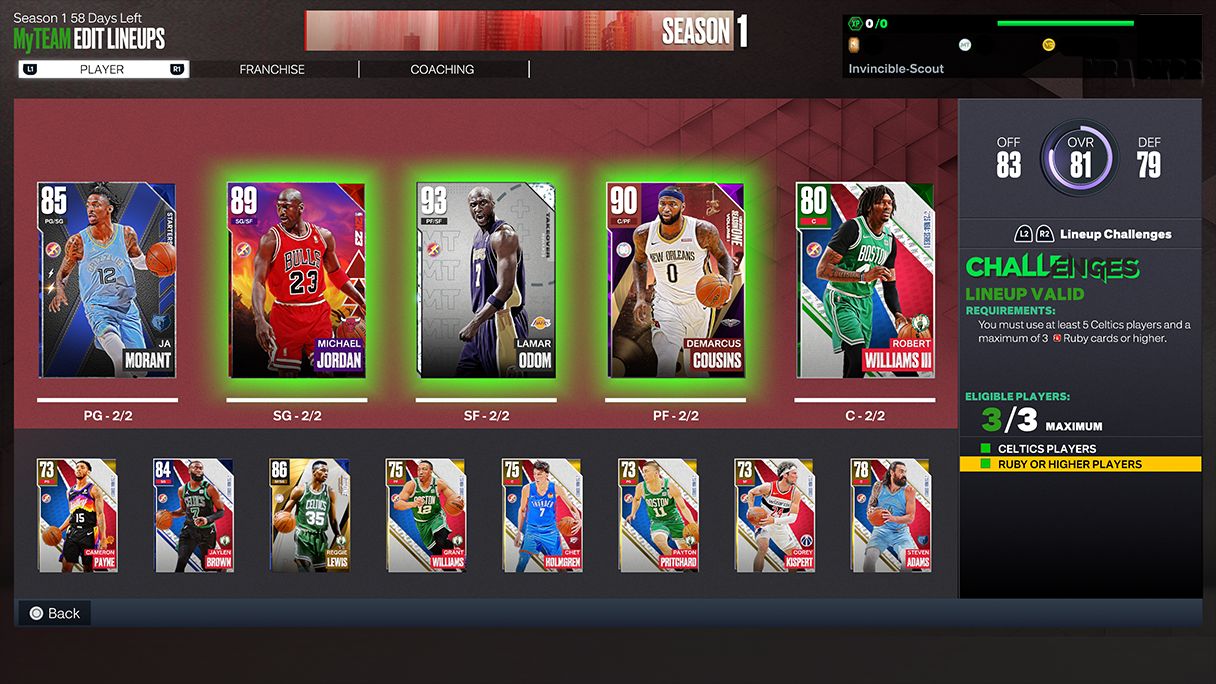Select the DeMarcus Cousins card
This screenshot has width=1216, height=684.
pos(675,280)
